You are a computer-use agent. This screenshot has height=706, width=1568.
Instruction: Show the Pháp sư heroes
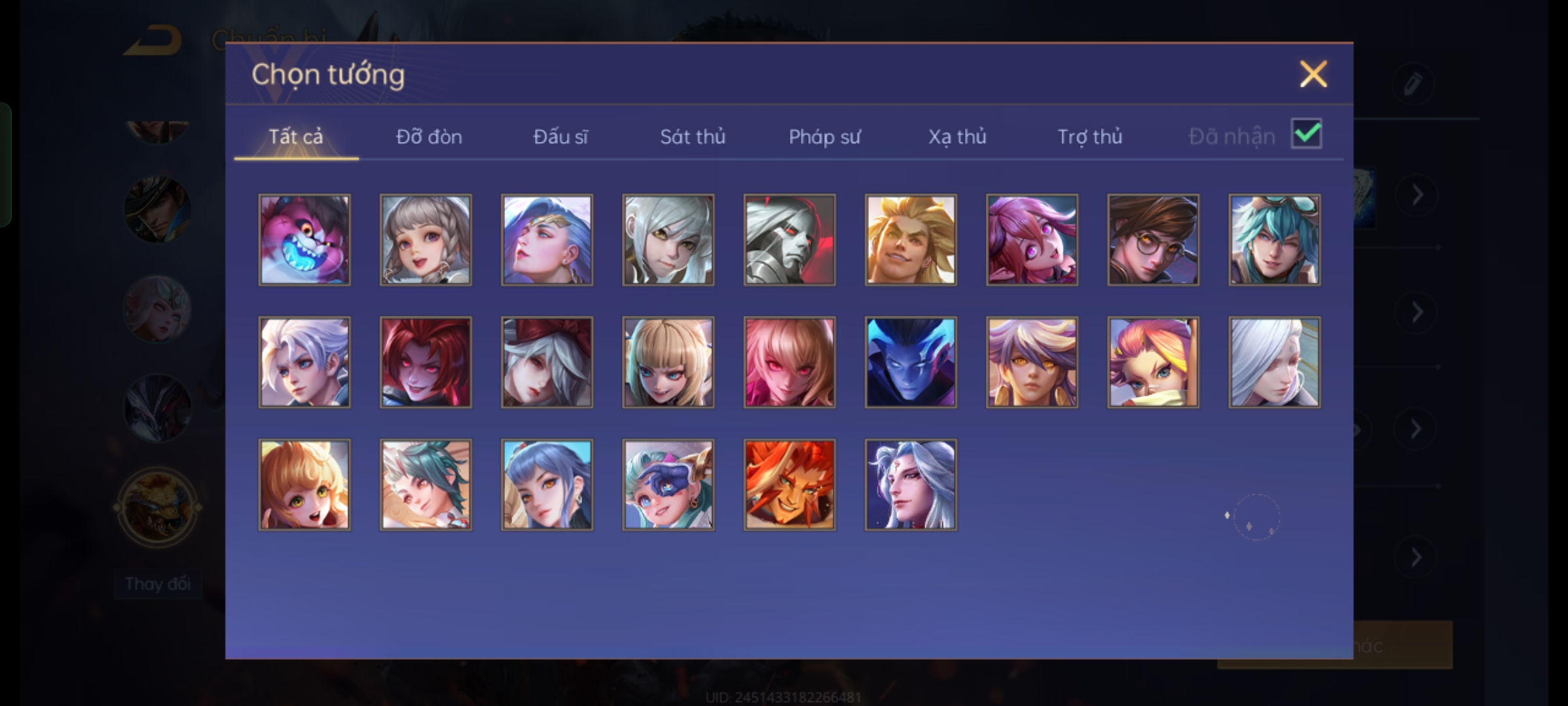[x=825, y=137]
